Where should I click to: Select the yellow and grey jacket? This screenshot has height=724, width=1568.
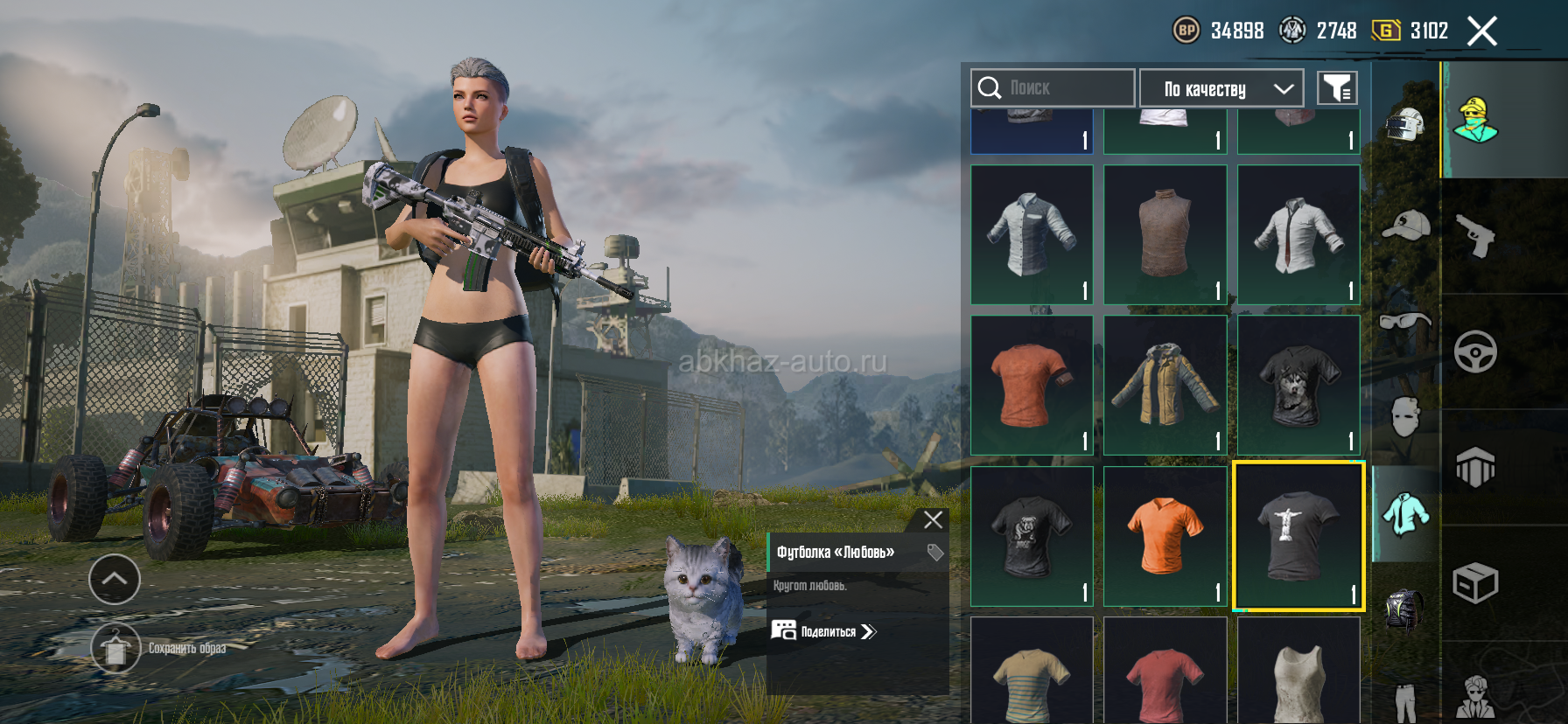click(1165, 385)
